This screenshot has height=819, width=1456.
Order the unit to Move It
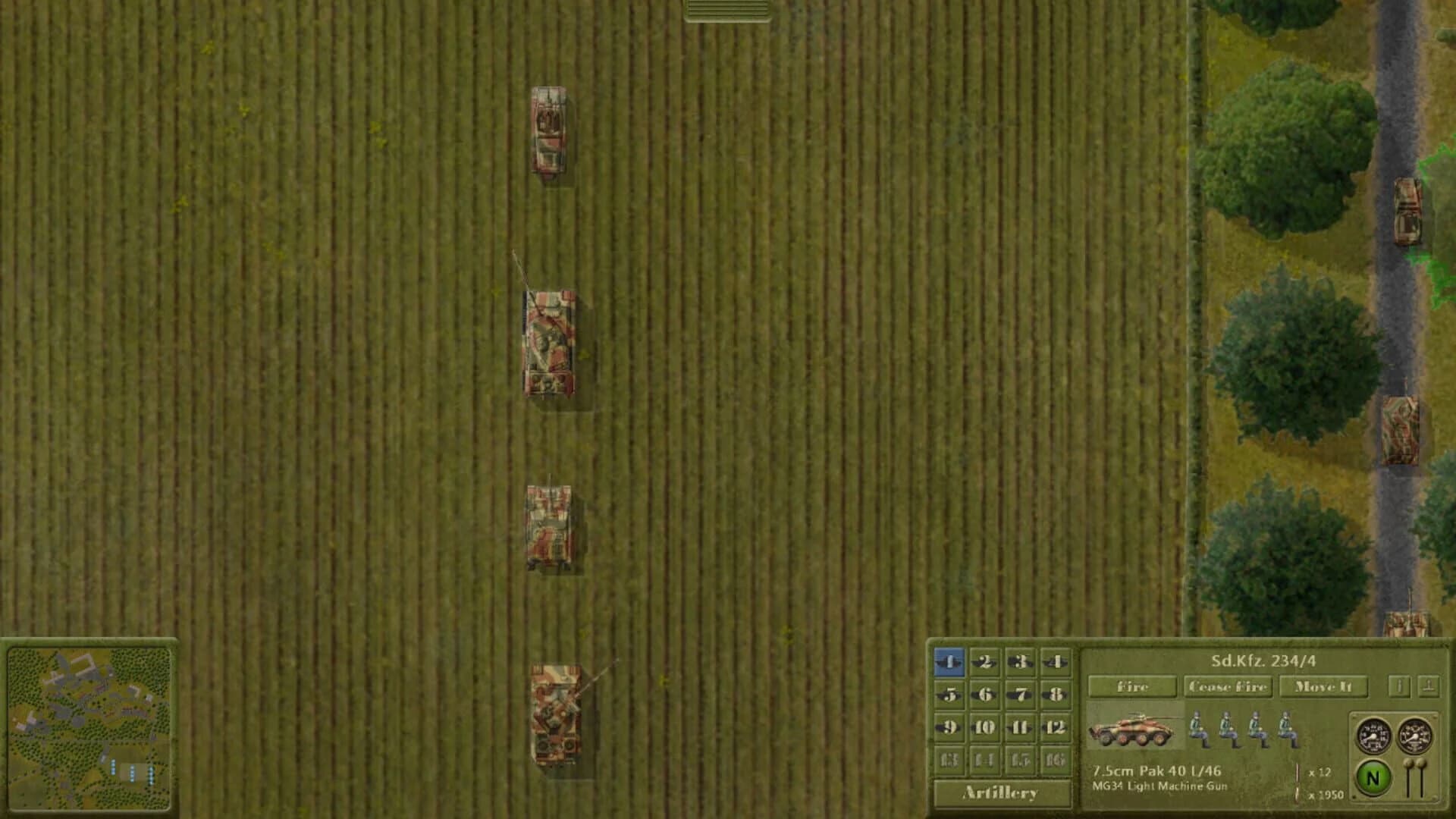[1325, 687]
